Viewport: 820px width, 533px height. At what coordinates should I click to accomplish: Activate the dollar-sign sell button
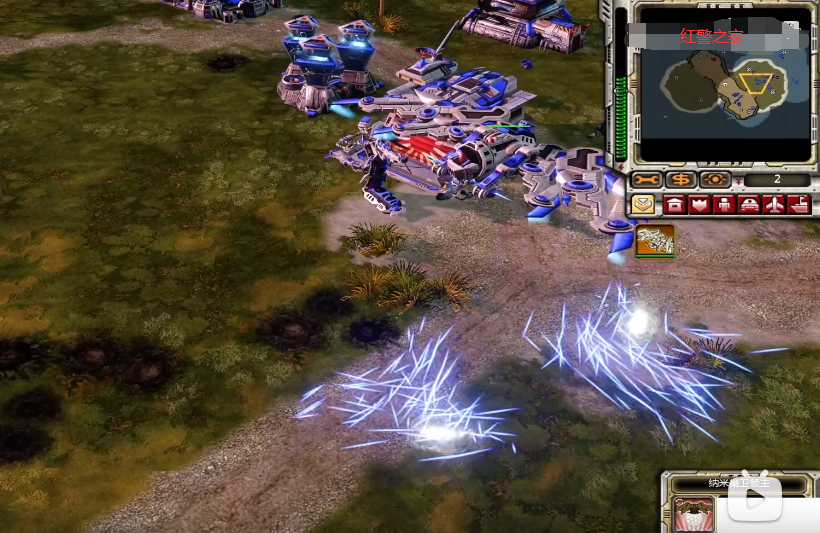[681, 180]
